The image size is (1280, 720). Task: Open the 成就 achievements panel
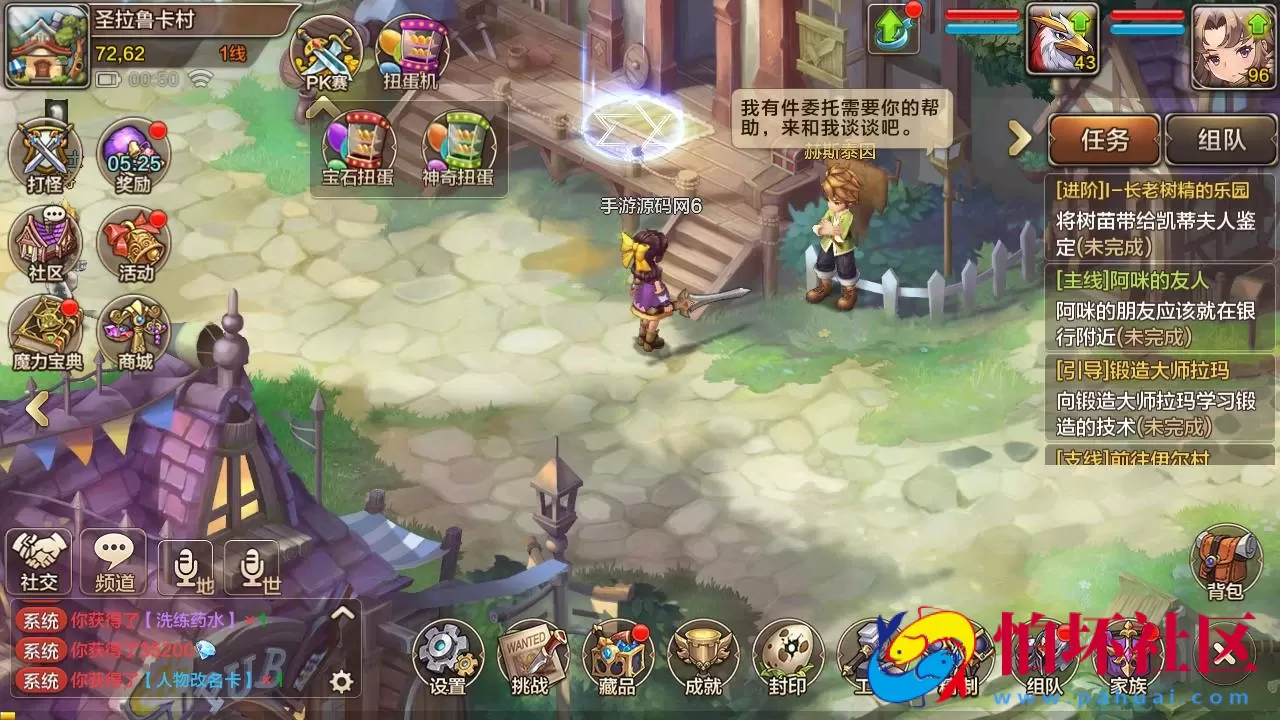pyautogui.click(x=702, y=655)
